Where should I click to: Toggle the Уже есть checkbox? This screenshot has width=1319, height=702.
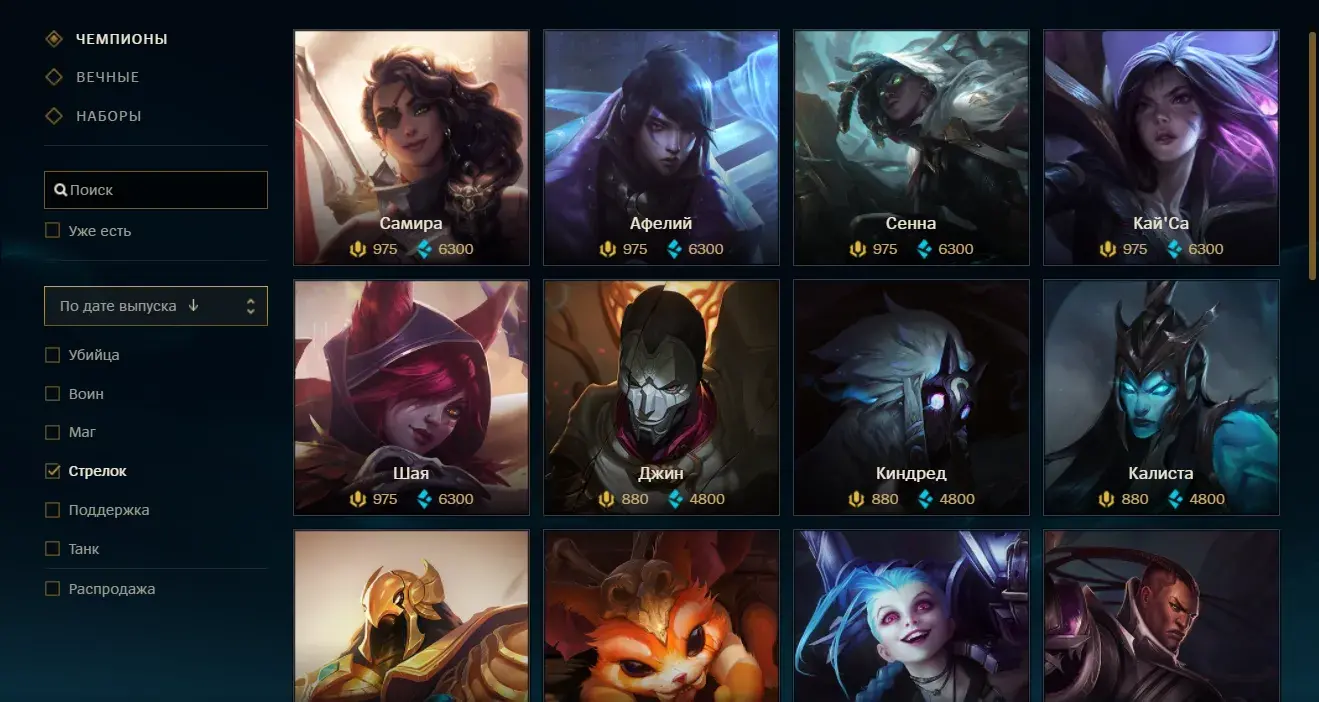pos(53,231)
